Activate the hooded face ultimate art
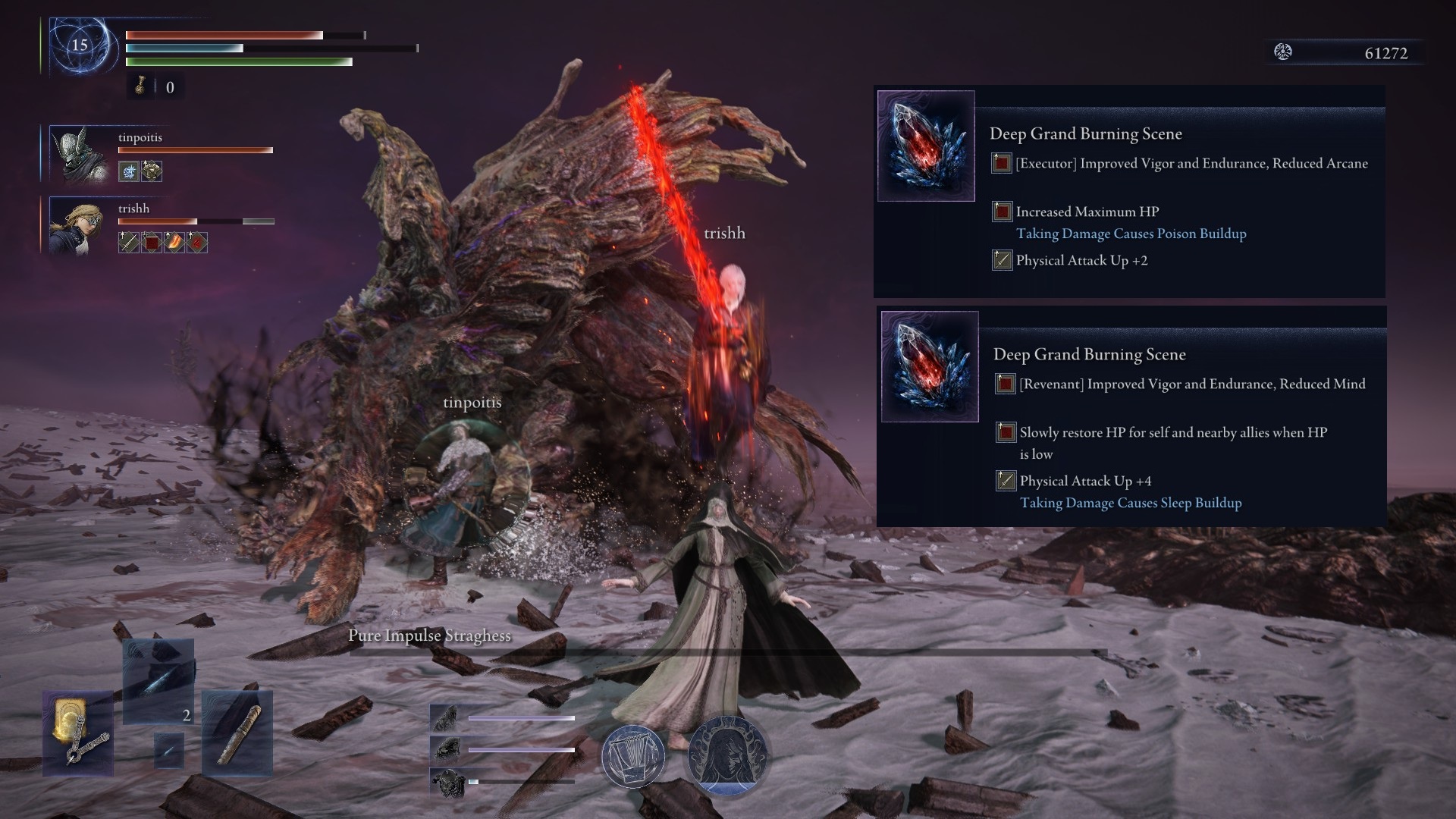Screen dimensions: 1456x819 727,756
